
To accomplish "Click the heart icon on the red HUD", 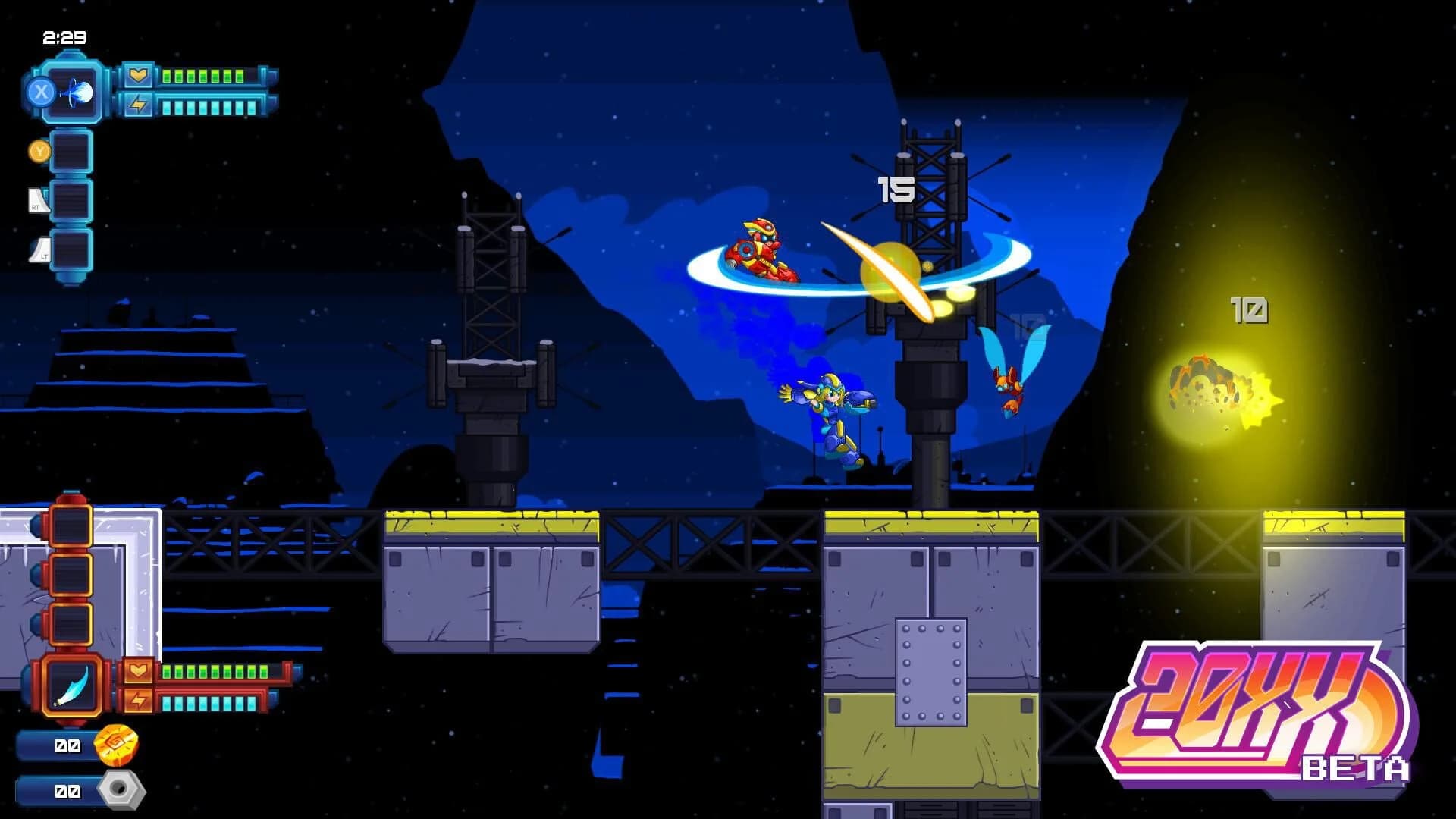I will [139, 670].
